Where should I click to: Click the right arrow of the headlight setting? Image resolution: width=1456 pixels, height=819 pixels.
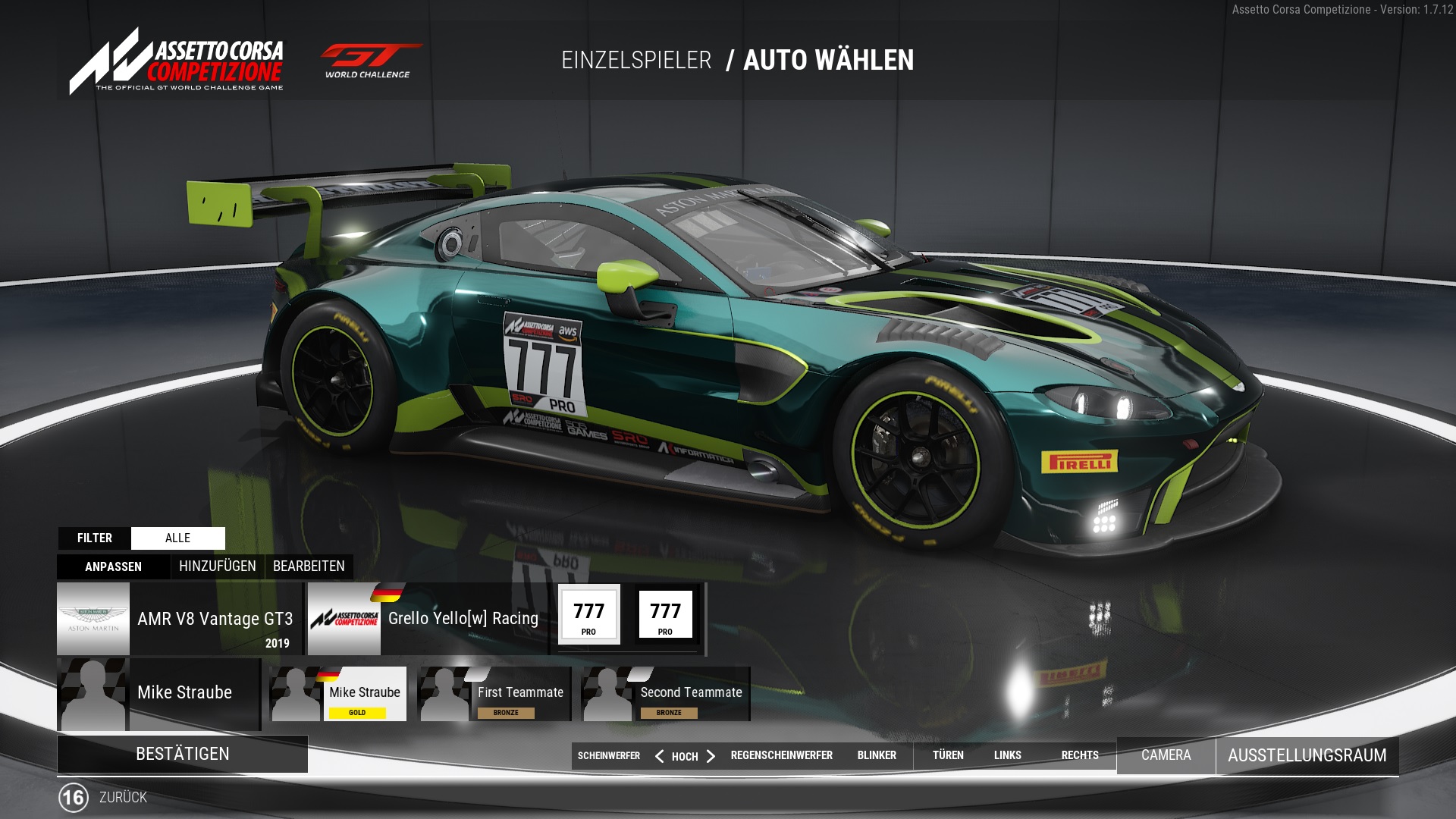point(711,756)
